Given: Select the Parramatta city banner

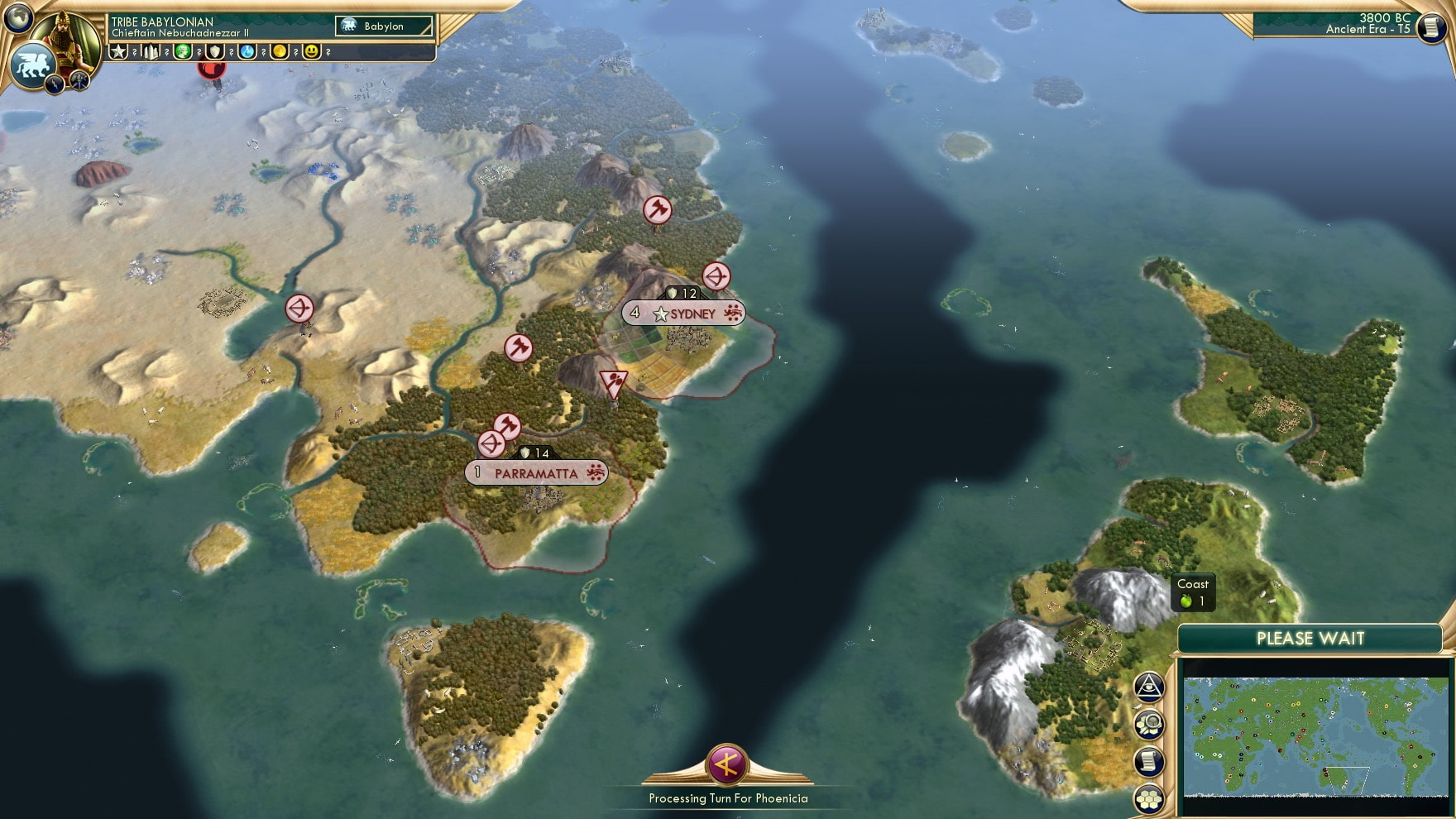Looking at the screenshot, I should point(534,473).
